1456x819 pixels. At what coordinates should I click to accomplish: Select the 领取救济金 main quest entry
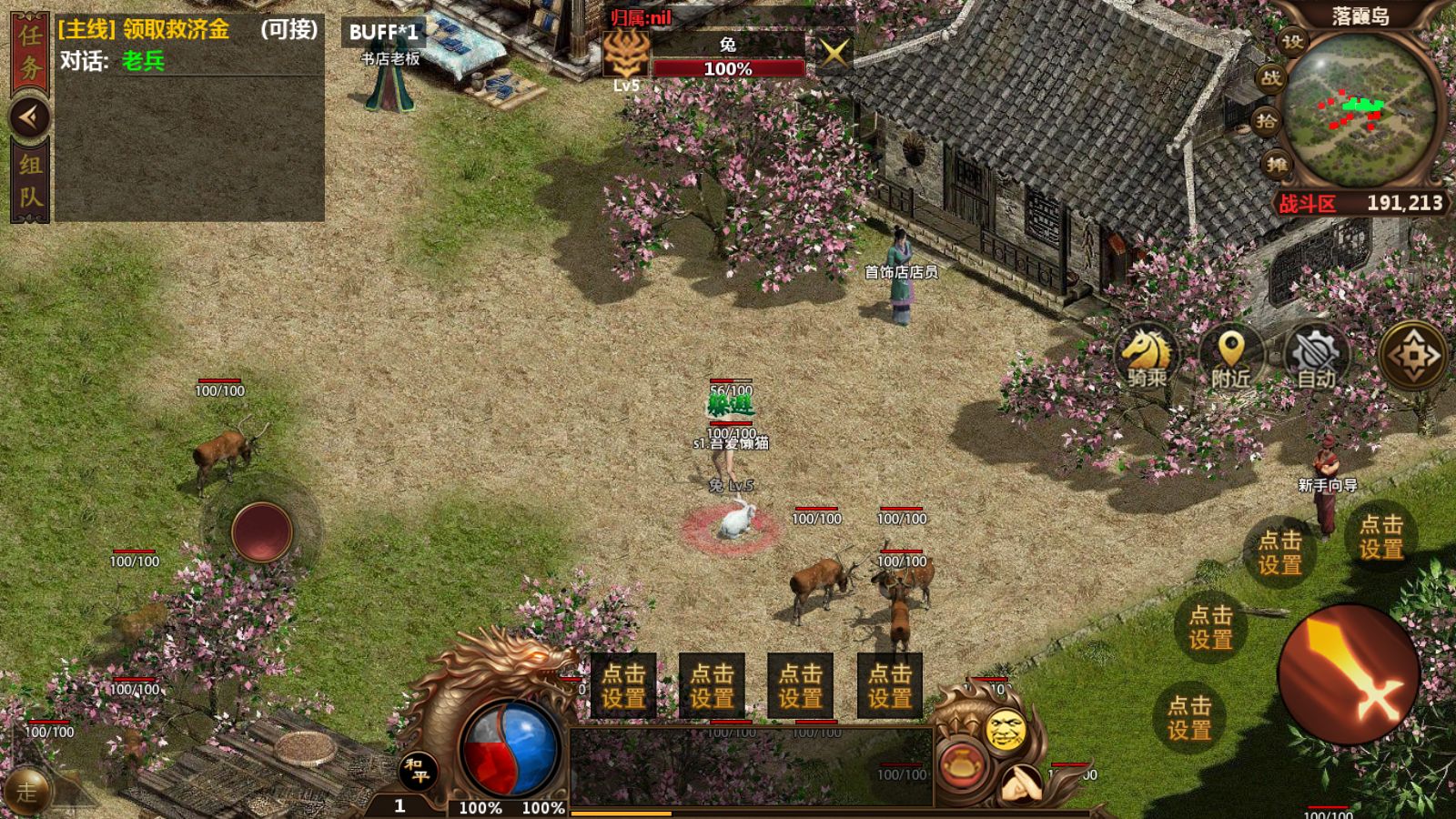146,30
